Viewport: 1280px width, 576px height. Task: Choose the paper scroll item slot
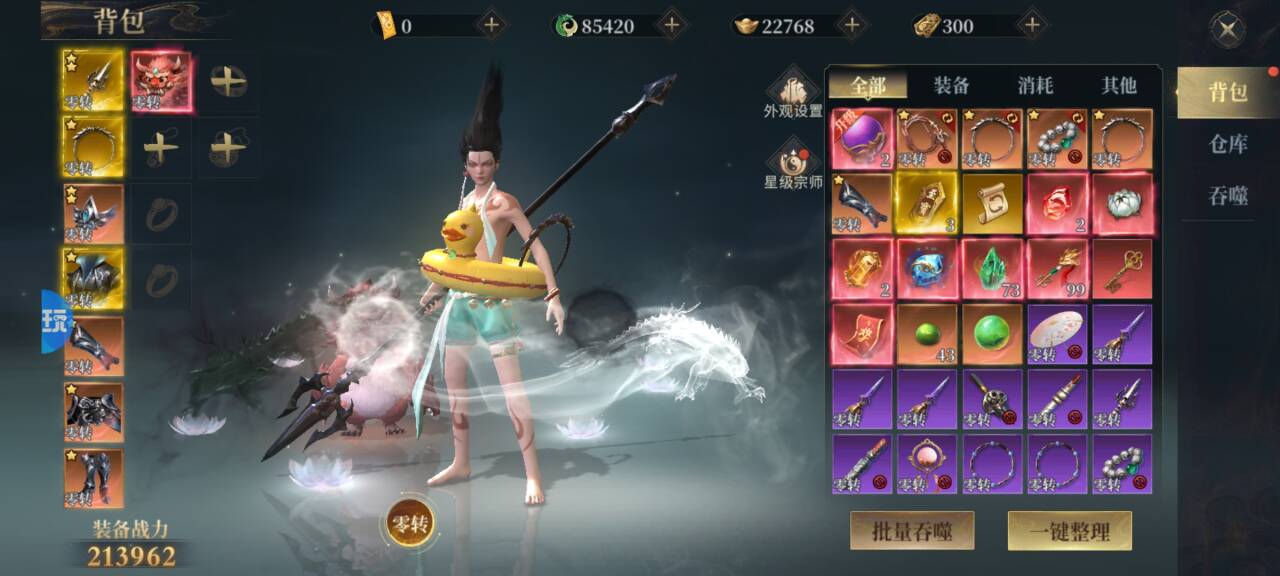coord(992,204)
